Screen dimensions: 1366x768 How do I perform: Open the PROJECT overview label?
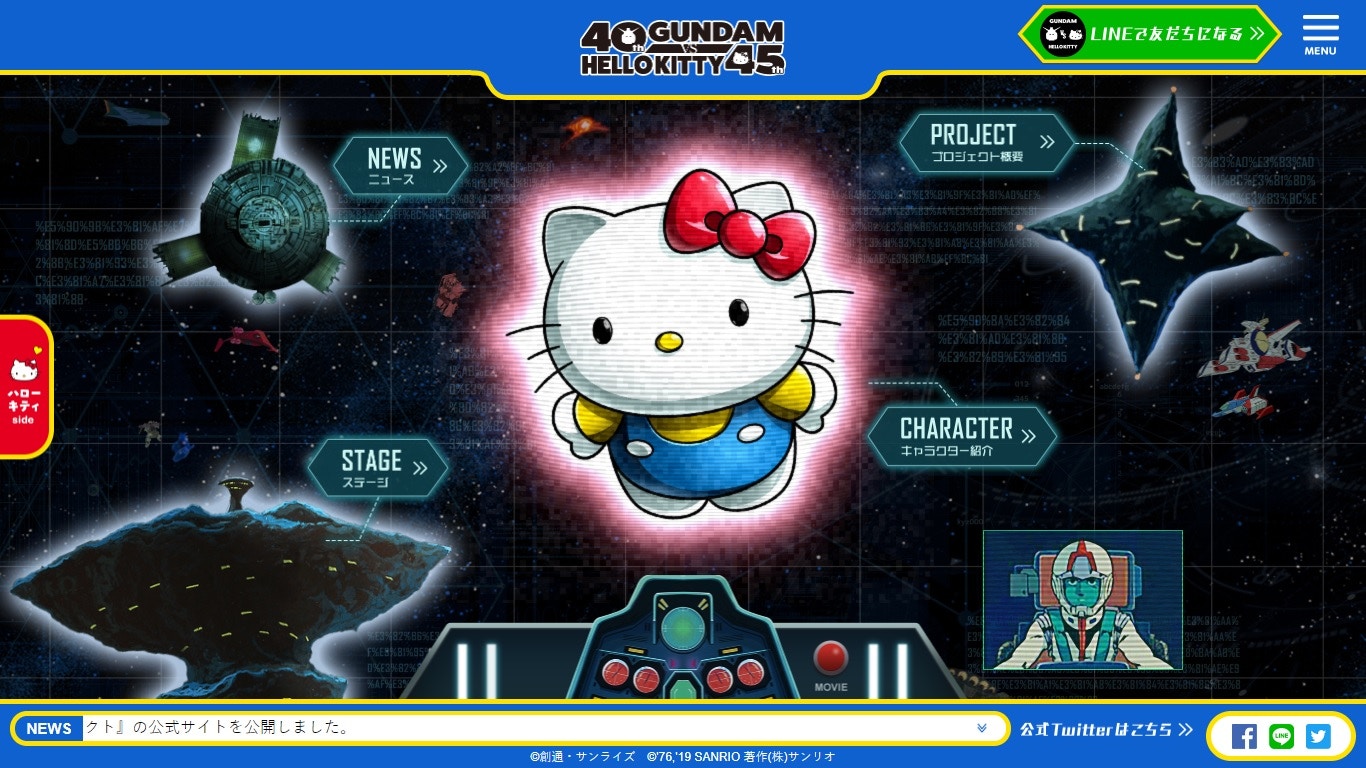point(986,143)
